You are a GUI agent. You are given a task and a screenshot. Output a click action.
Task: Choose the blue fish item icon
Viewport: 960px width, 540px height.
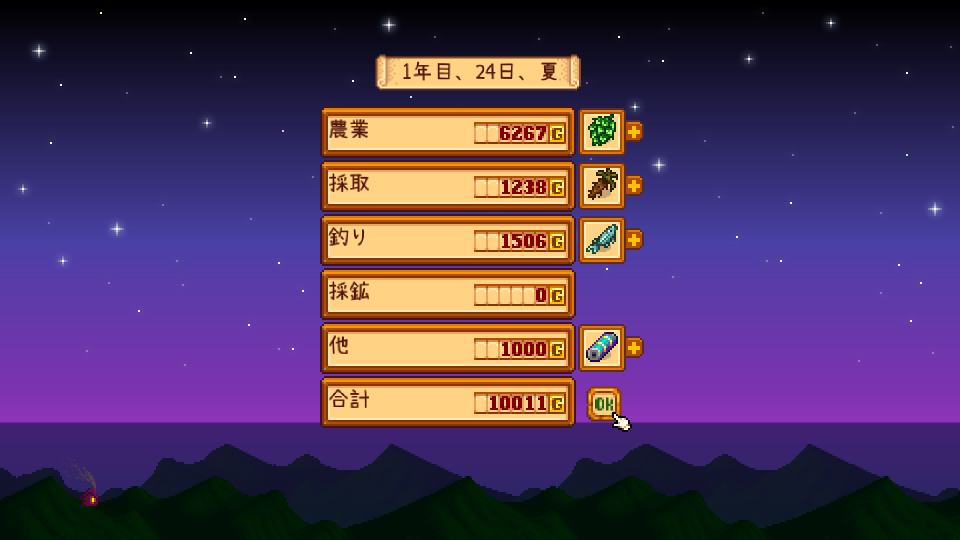pyautogui.click(x=602, y=239)
